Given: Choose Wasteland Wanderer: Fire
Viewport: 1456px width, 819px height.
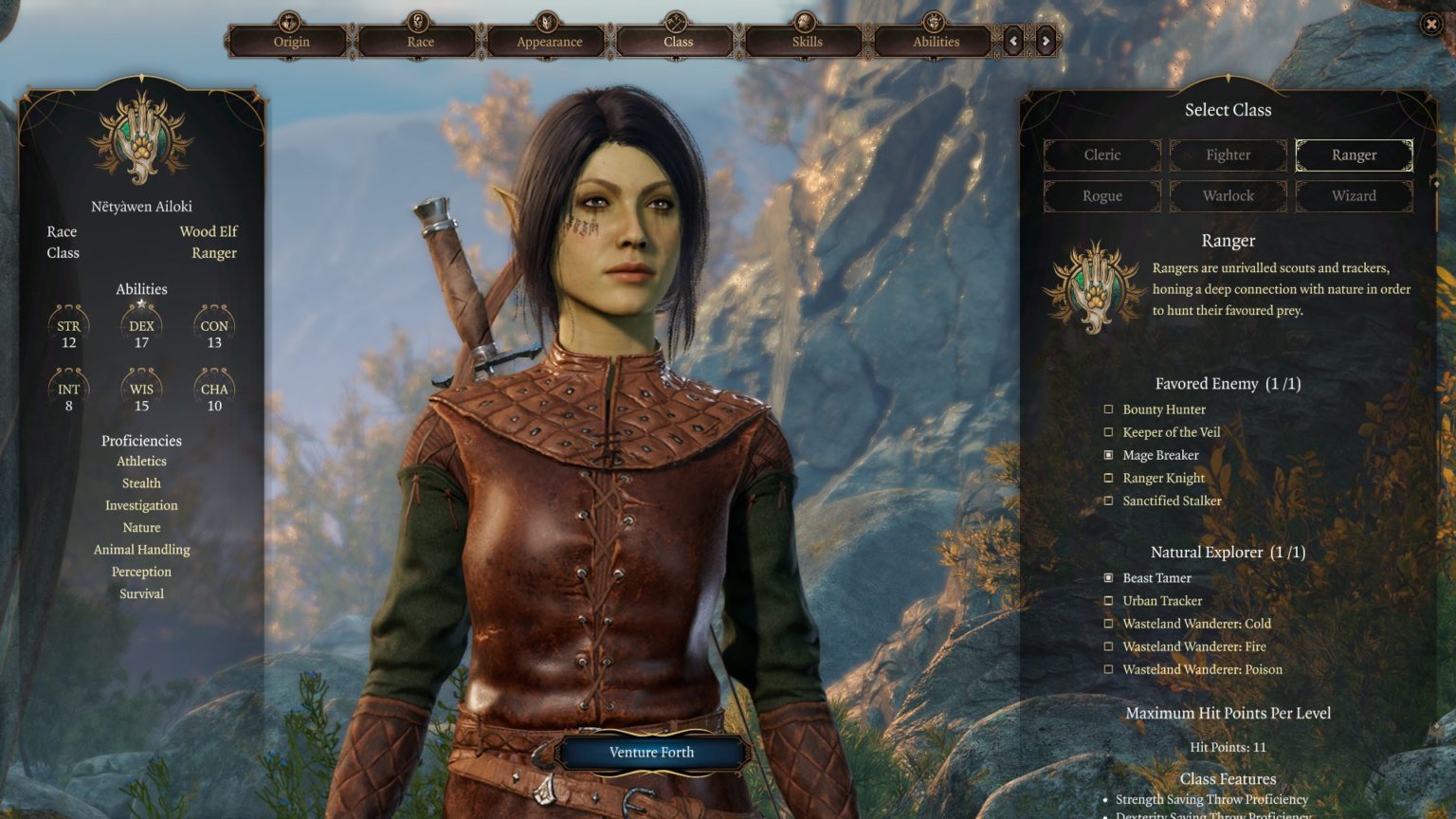Looking at the screenshot, I should tap(1108, 646).
